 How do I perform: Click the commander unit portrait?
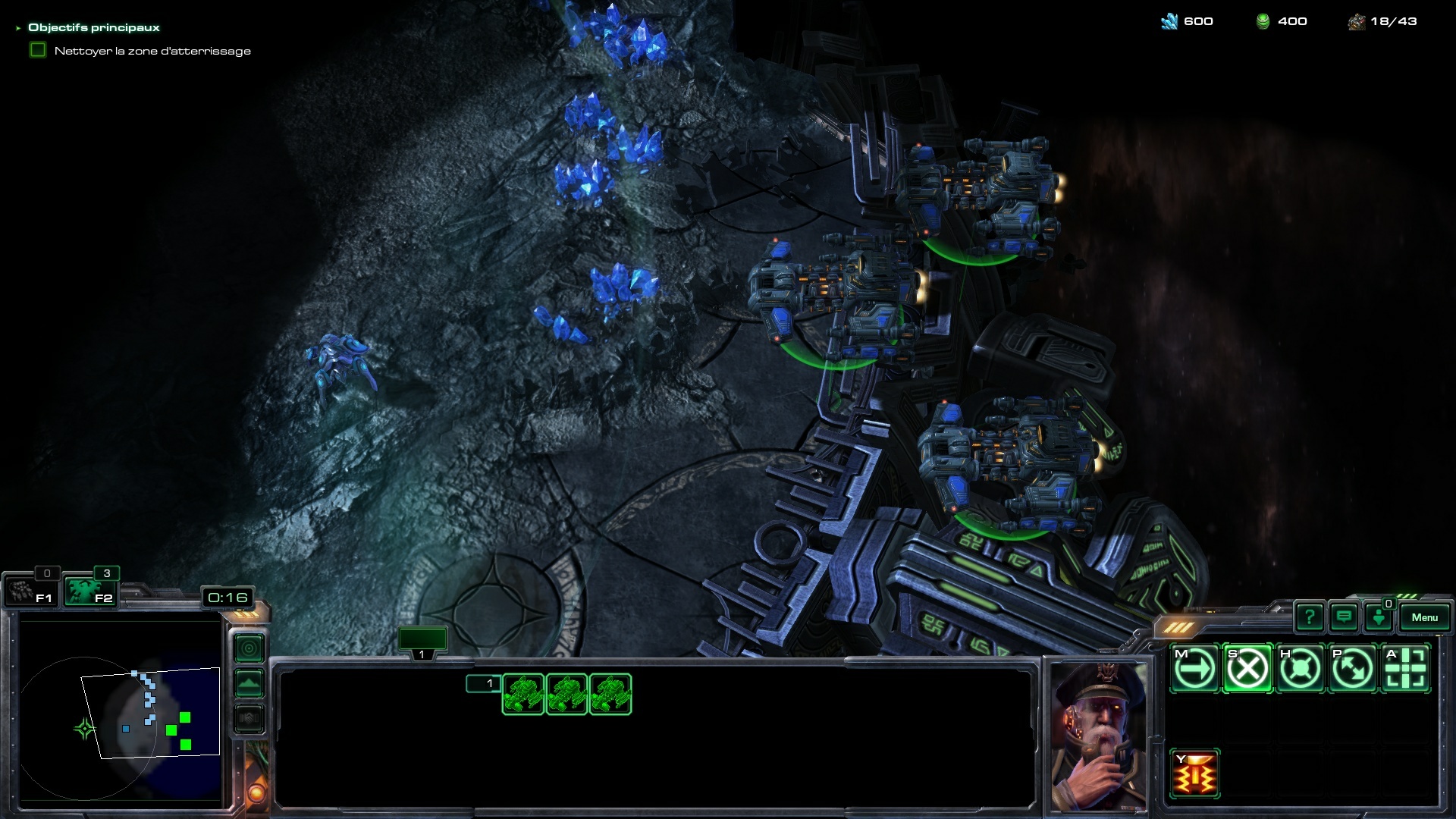pos(1099,734)
